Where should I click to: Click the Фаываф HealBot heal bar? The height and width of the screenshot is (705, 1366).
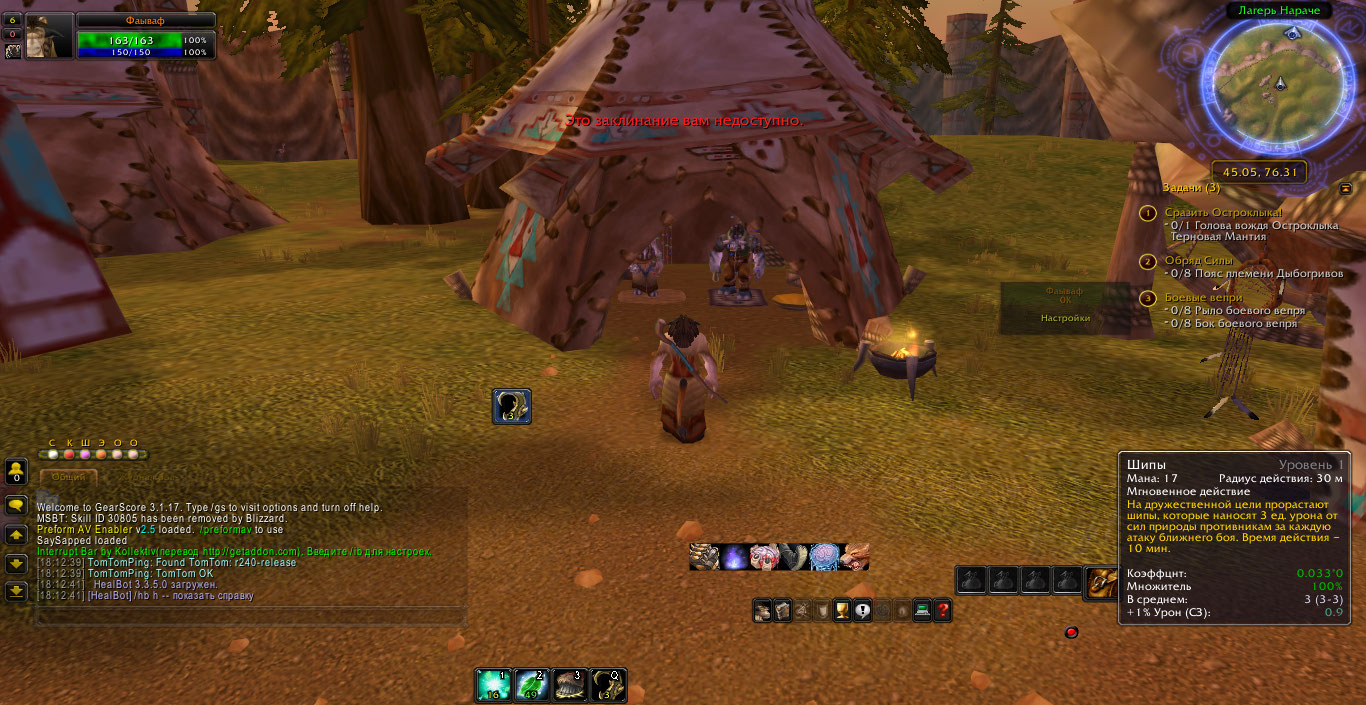click(x=1064, y=295)
